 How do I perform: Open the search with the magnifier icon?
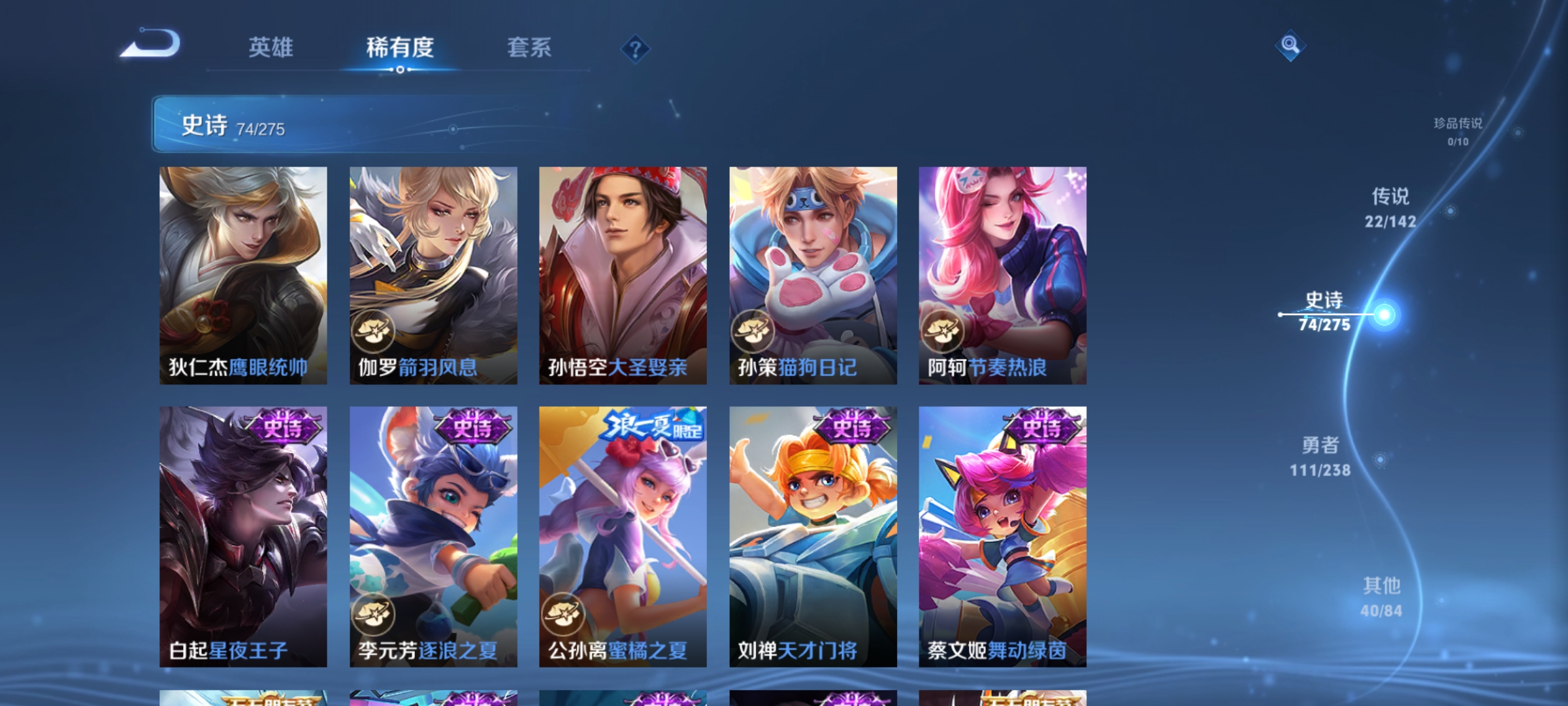coord(1290,47)
